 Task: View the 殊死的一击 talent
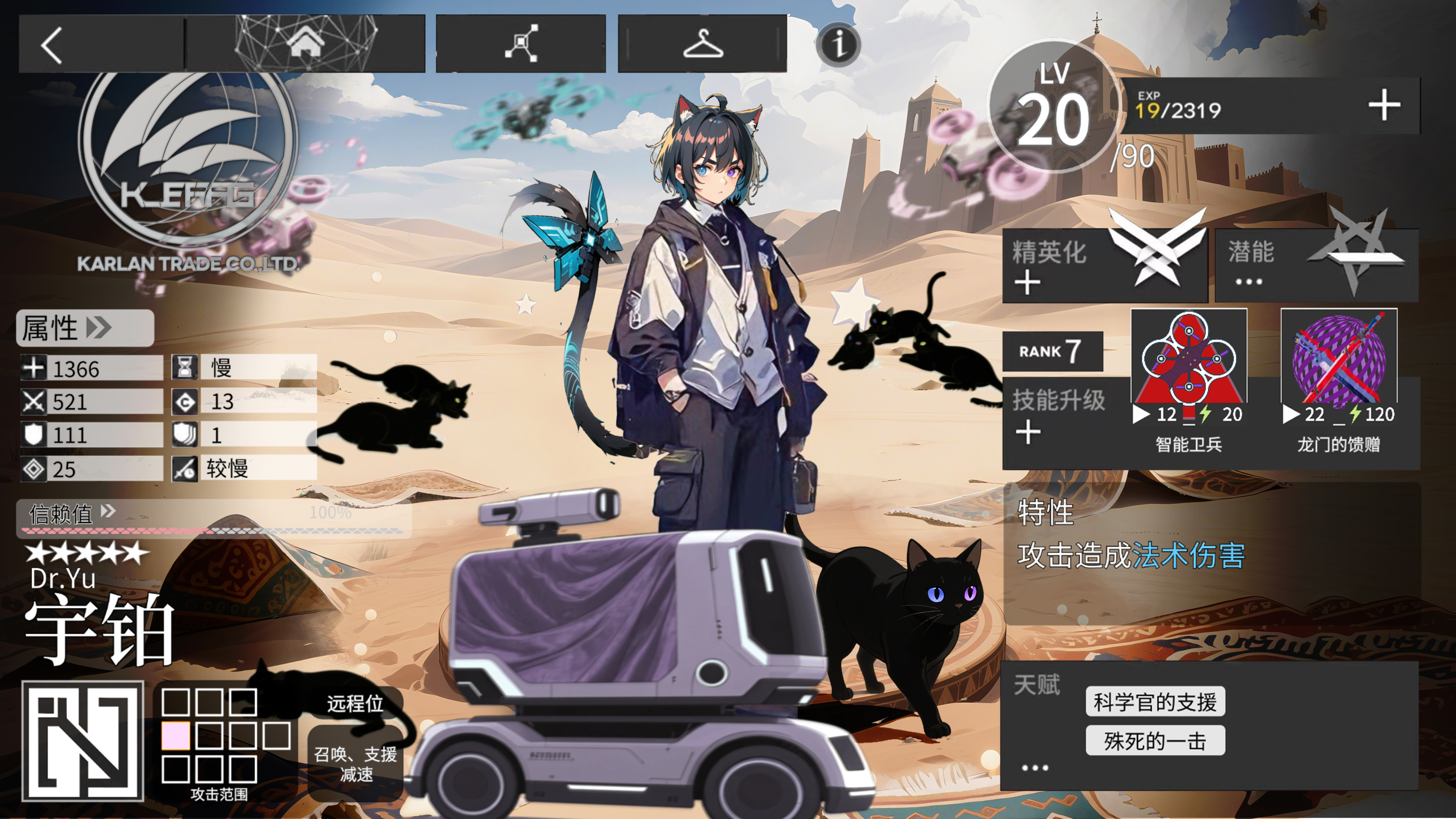pos(1155,741)
